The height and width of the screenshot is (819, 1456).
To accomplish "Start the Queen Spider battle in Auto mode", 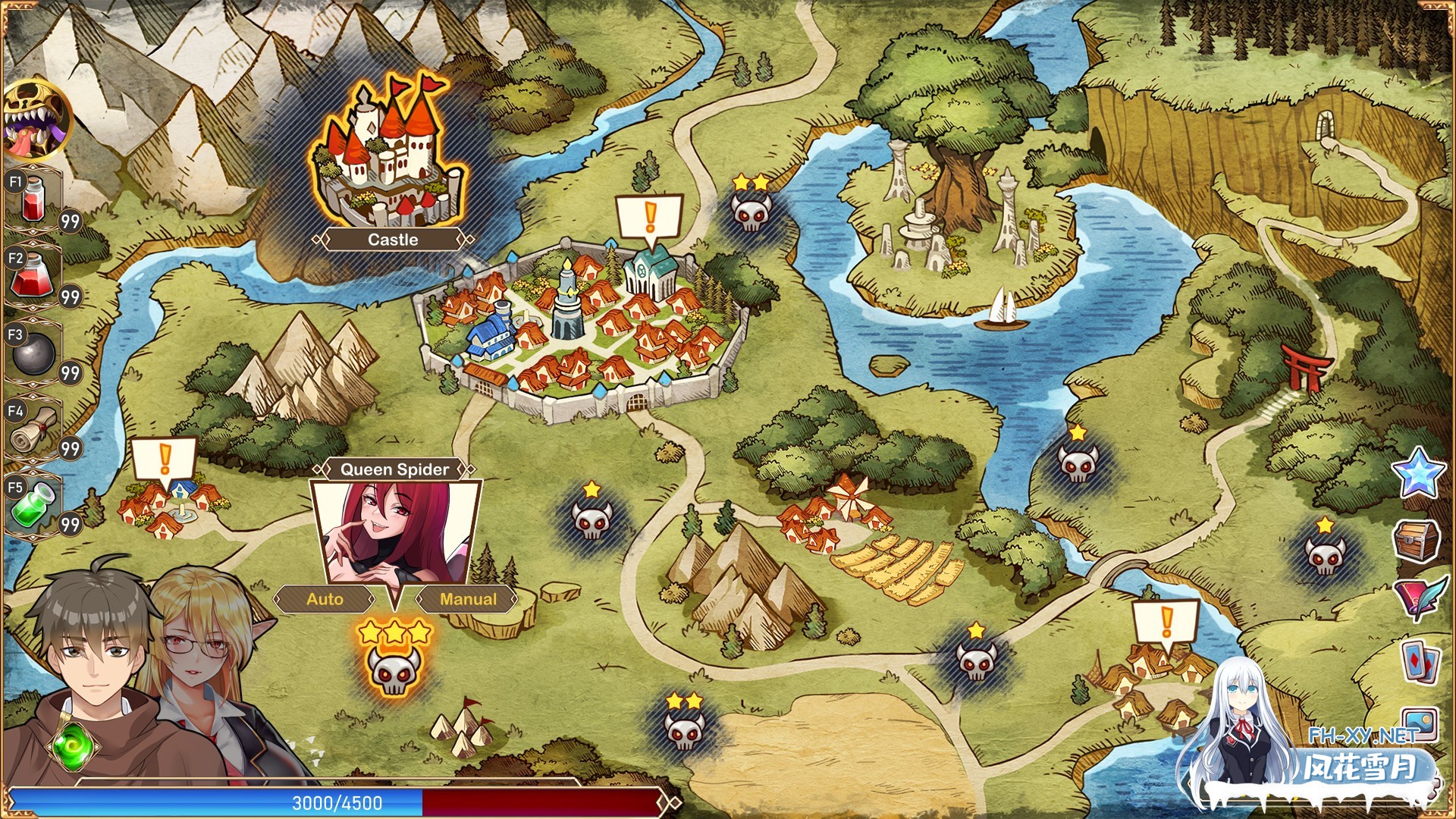I will 325,599.
